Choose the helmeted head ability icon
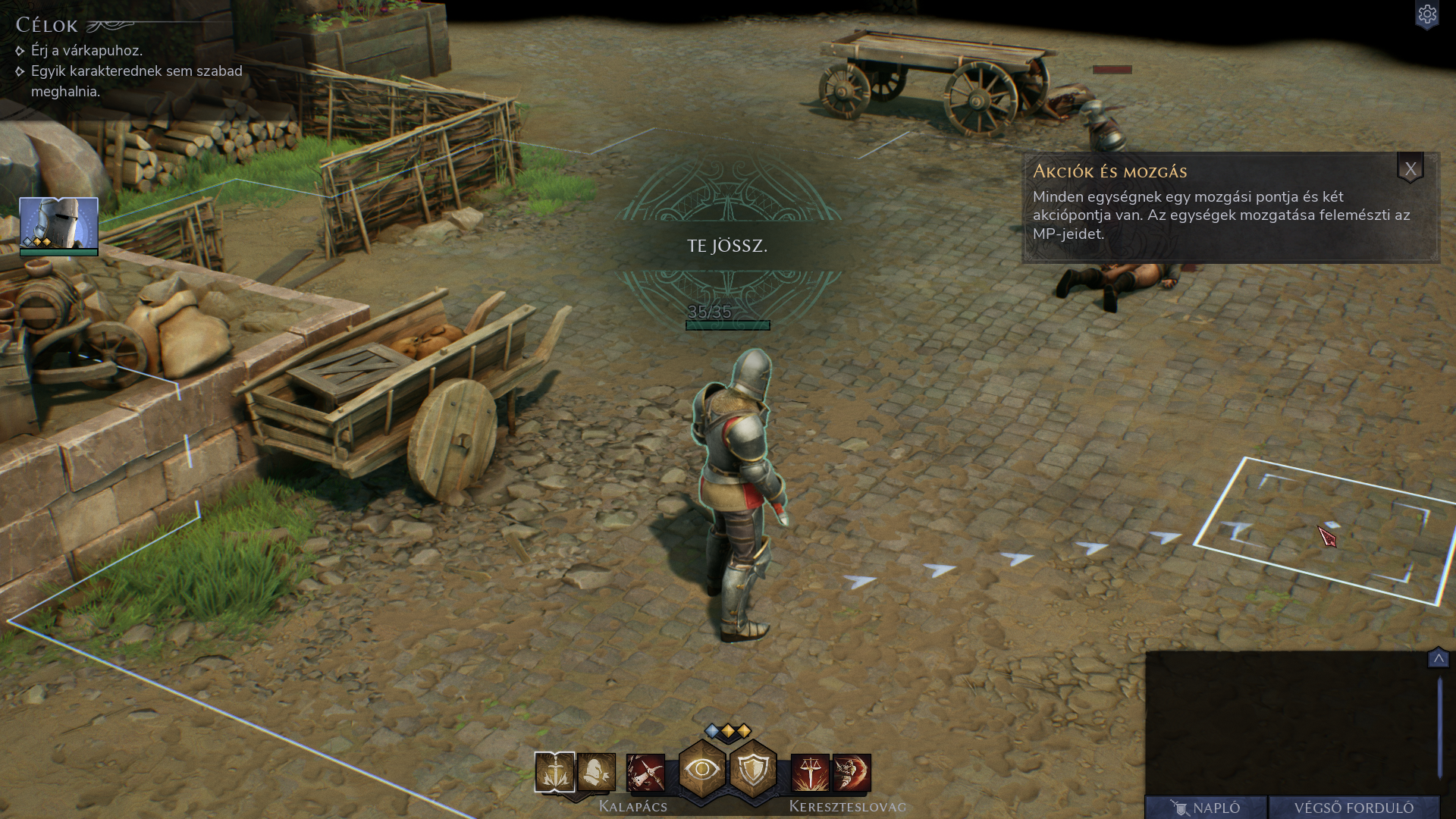The width and height of the screenshot is (1456, 819). [x=597, y=773]
